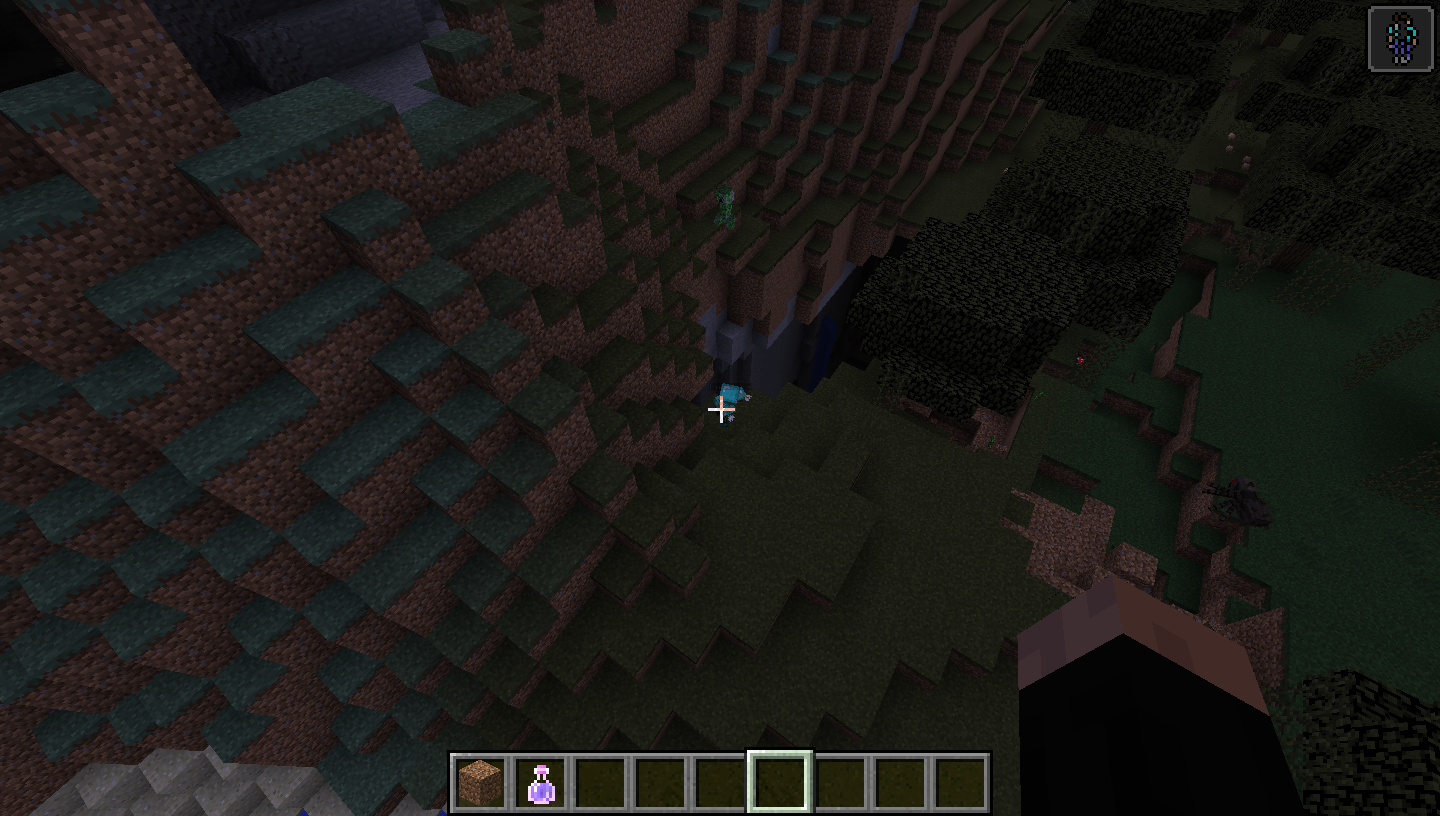
Task: Select the dirt block hotbar slot
Action: [480, 782]
